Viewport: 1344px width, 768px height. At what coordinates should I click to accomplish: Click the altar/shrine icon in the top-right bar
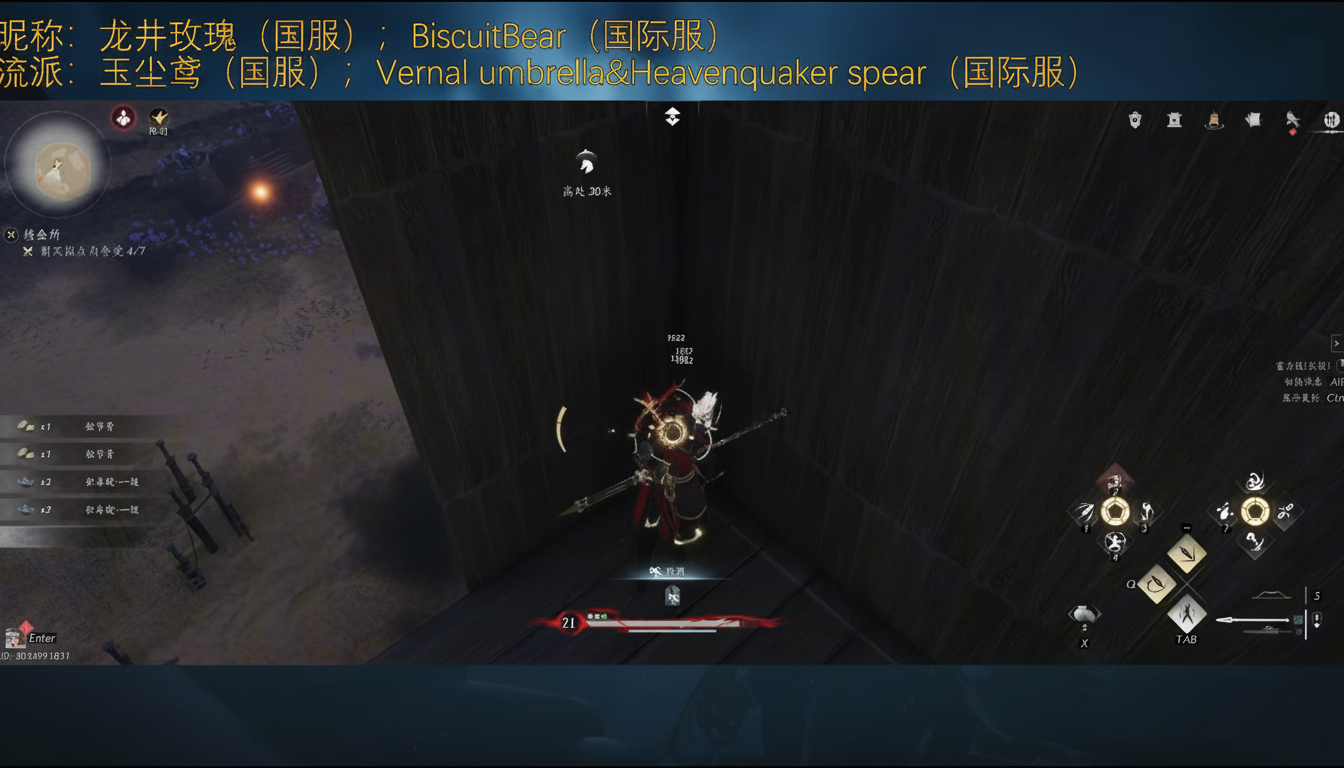click(x=1173, y=119)
